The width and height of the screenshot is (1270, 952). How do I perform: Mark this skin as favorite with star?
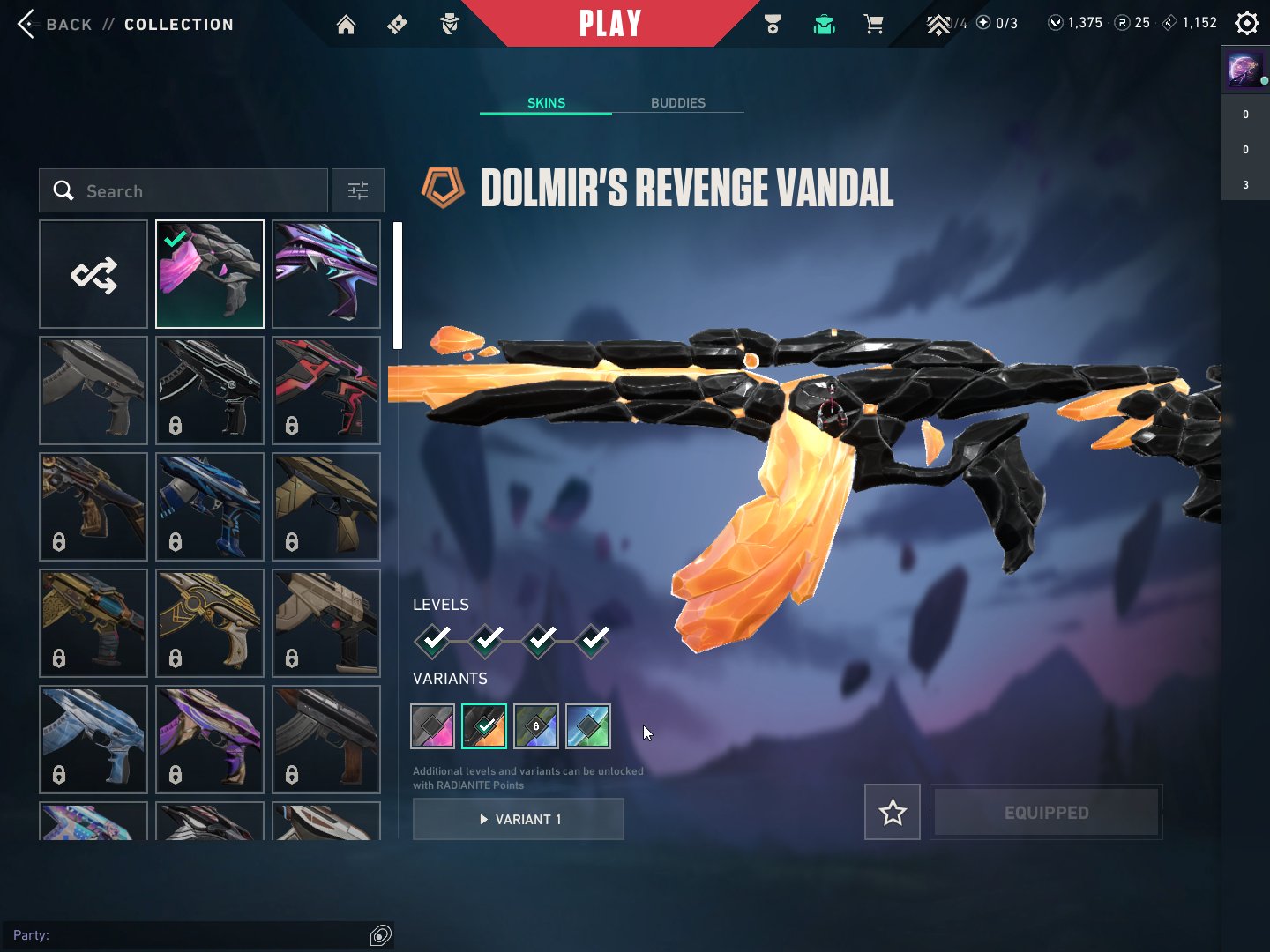click(x=893, y=812)
